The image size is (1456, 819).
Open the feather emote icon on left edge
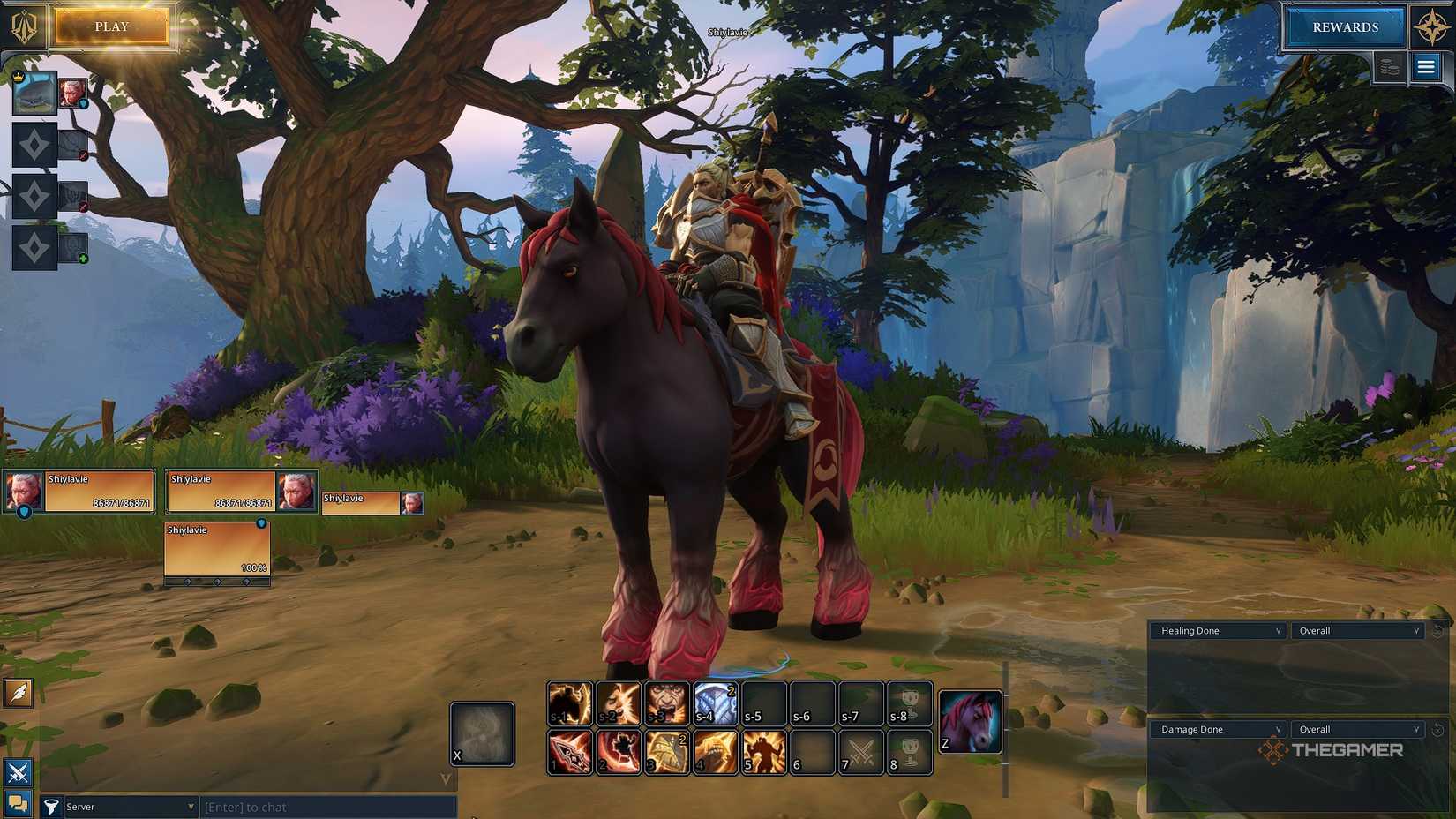click(16, 695)
